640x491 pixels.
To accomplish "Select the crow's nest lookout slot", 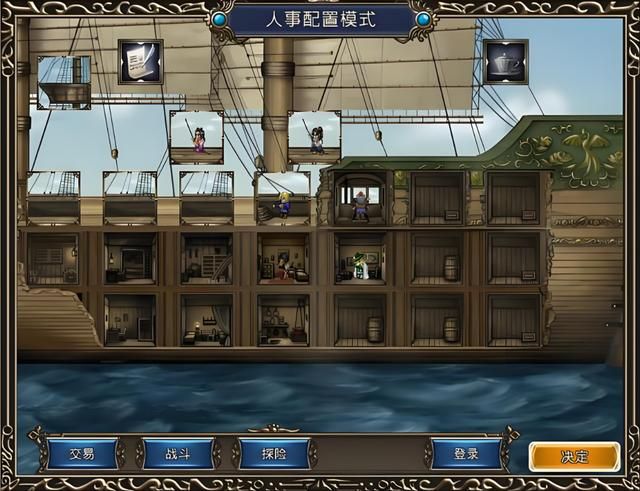I will (64, 82).
